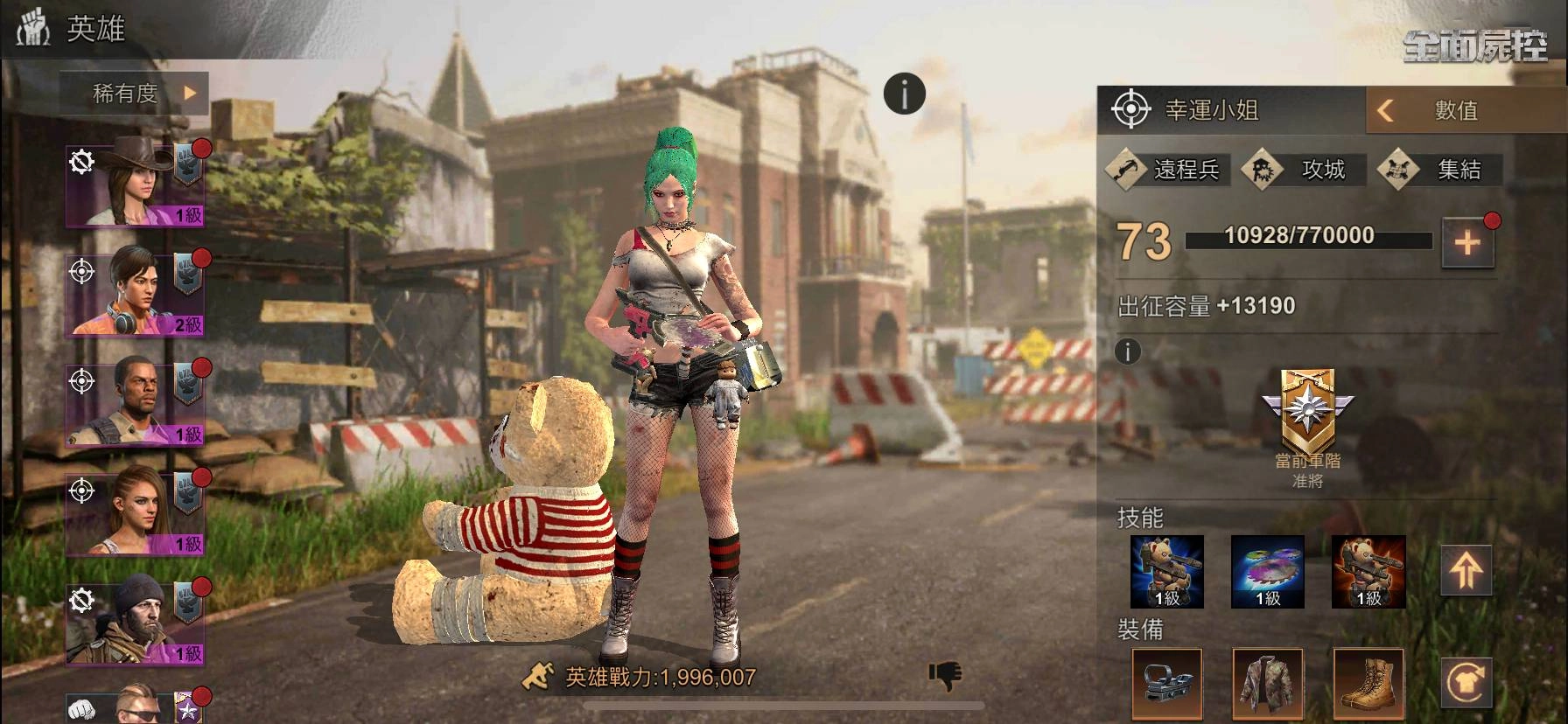Upgrade skills with the up arrow button
This screenshot has width=1568, height=724.
pos(1466,570)
